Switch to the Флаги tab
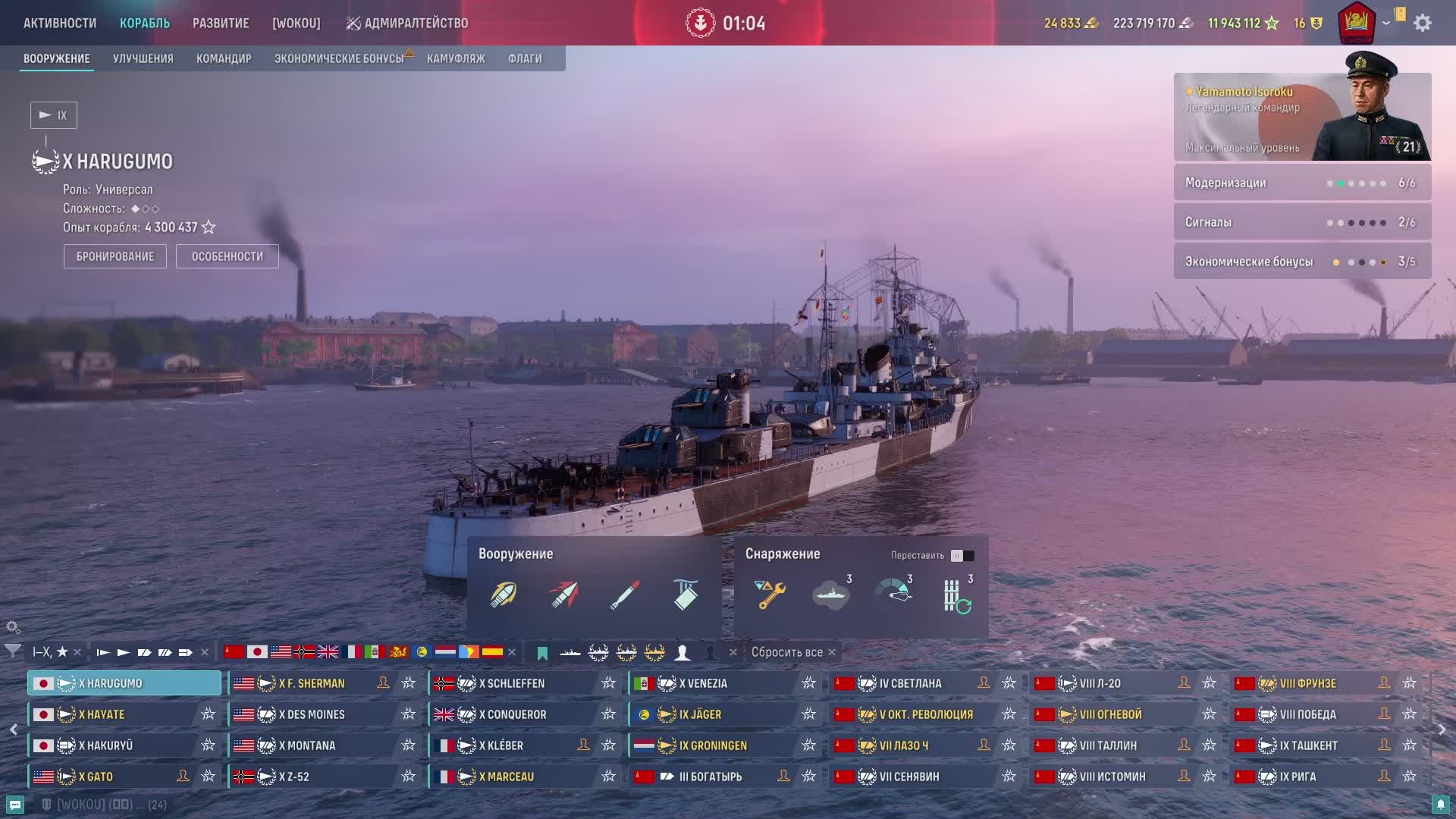 coord(525,58)
